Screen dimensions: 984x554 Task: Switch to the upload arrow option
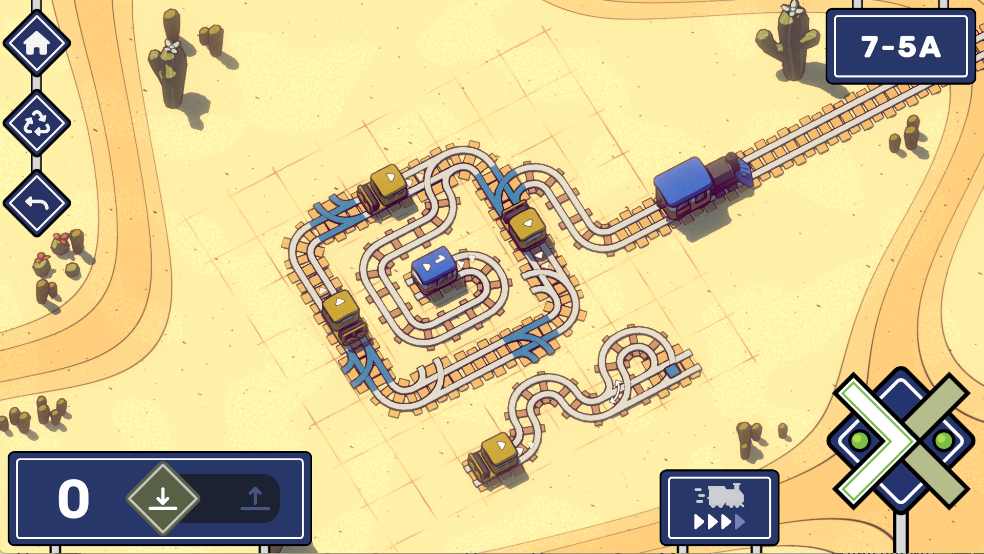(x=254, y=498)
